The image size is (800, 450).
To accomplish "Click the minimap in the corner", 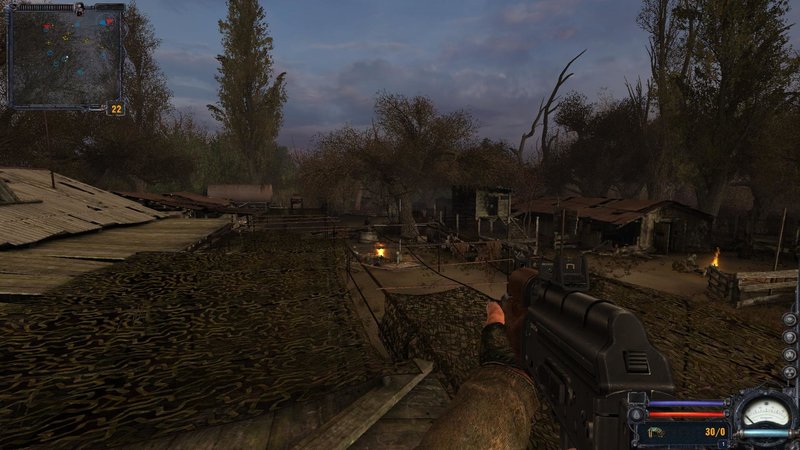I will 64,56.
